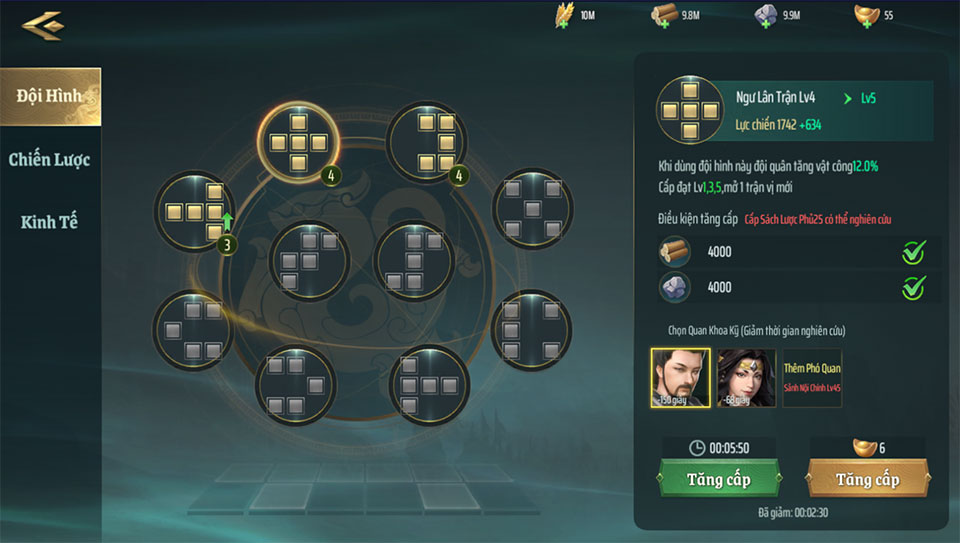Click the green Tăng cấp timed upgrade button

point(718,479)
